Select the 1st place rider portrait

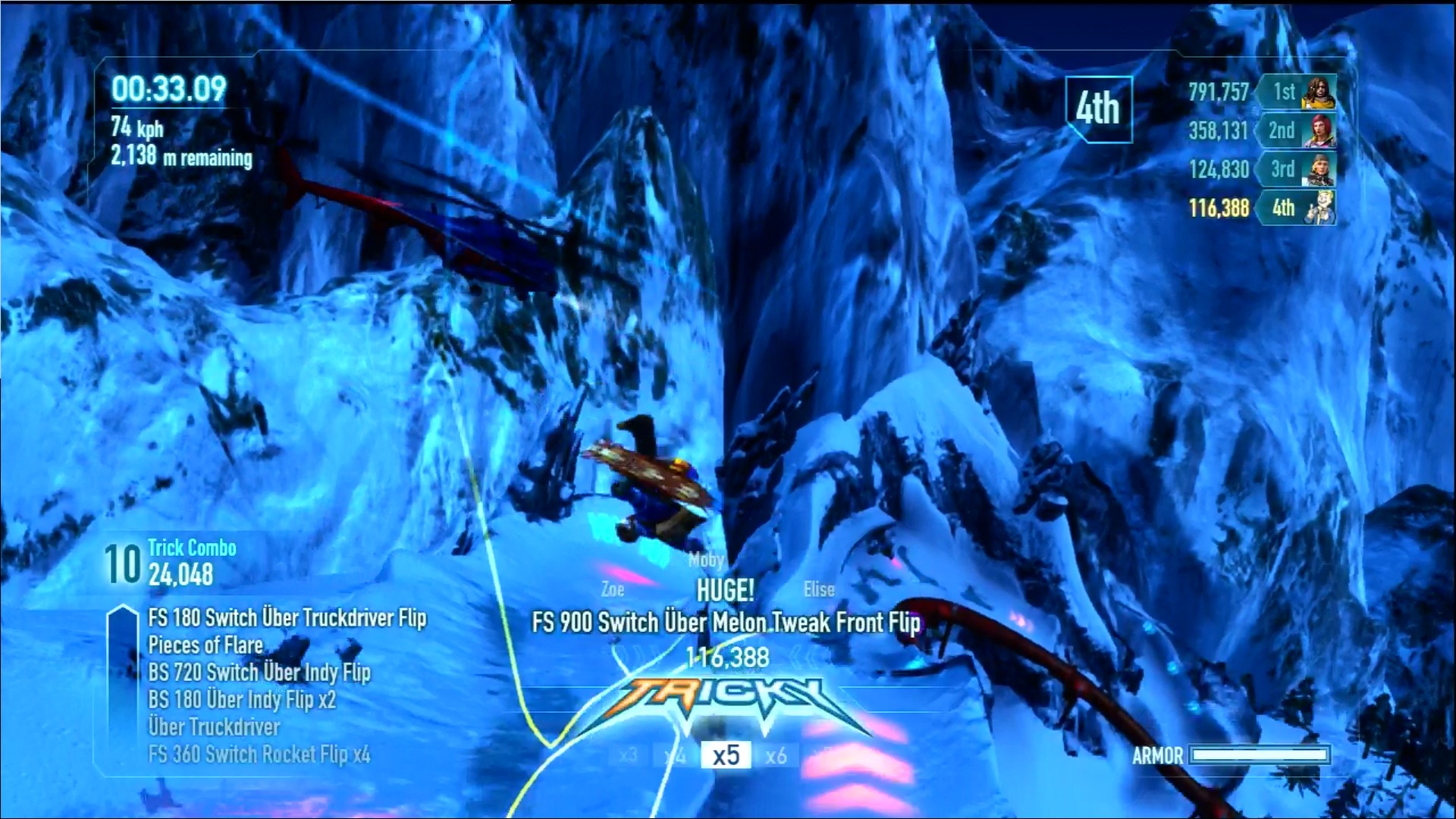coord(1319,93)
